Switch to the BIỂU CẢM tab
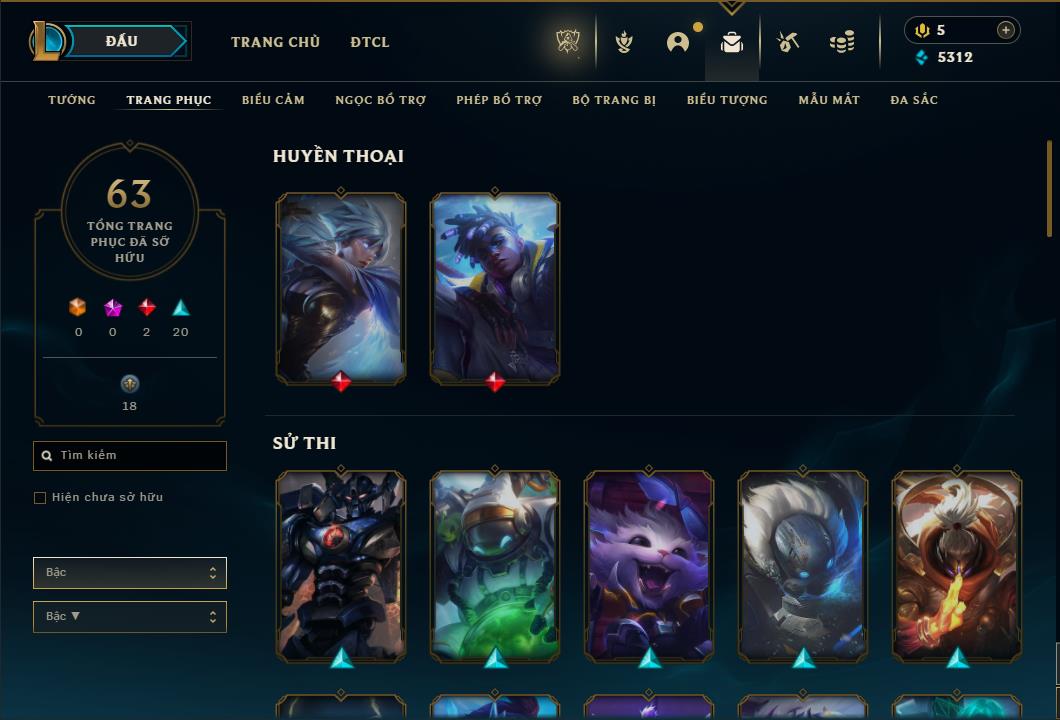The width and height of the screenshot is (1060, 720). tap(273, 100)
